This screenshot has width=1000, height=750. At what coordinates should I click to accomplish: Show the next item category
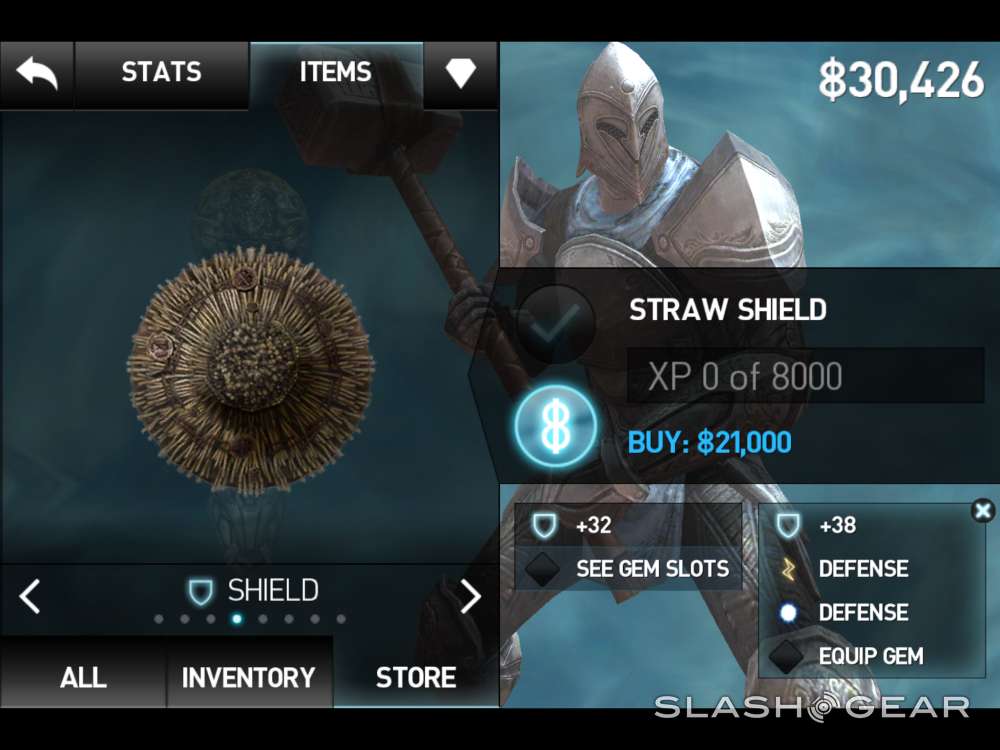click(x=470, y=596)
